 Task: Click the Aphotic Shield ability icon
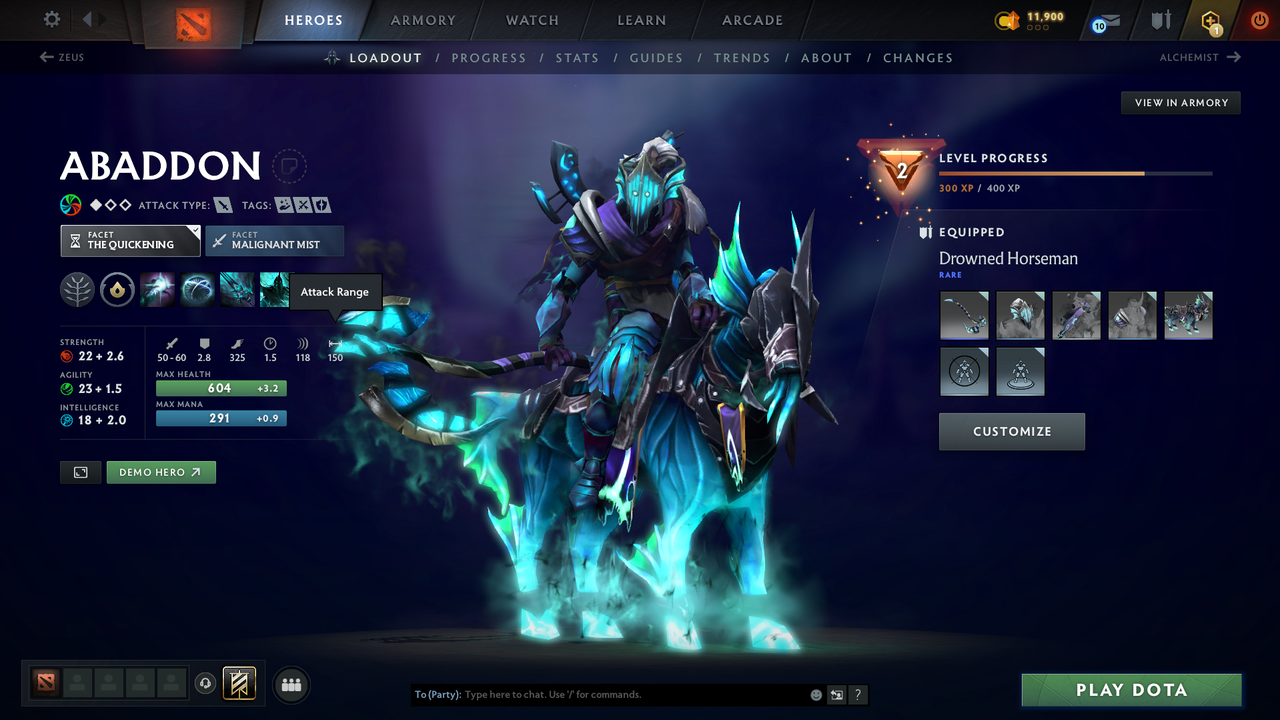[x=197, y=289]
